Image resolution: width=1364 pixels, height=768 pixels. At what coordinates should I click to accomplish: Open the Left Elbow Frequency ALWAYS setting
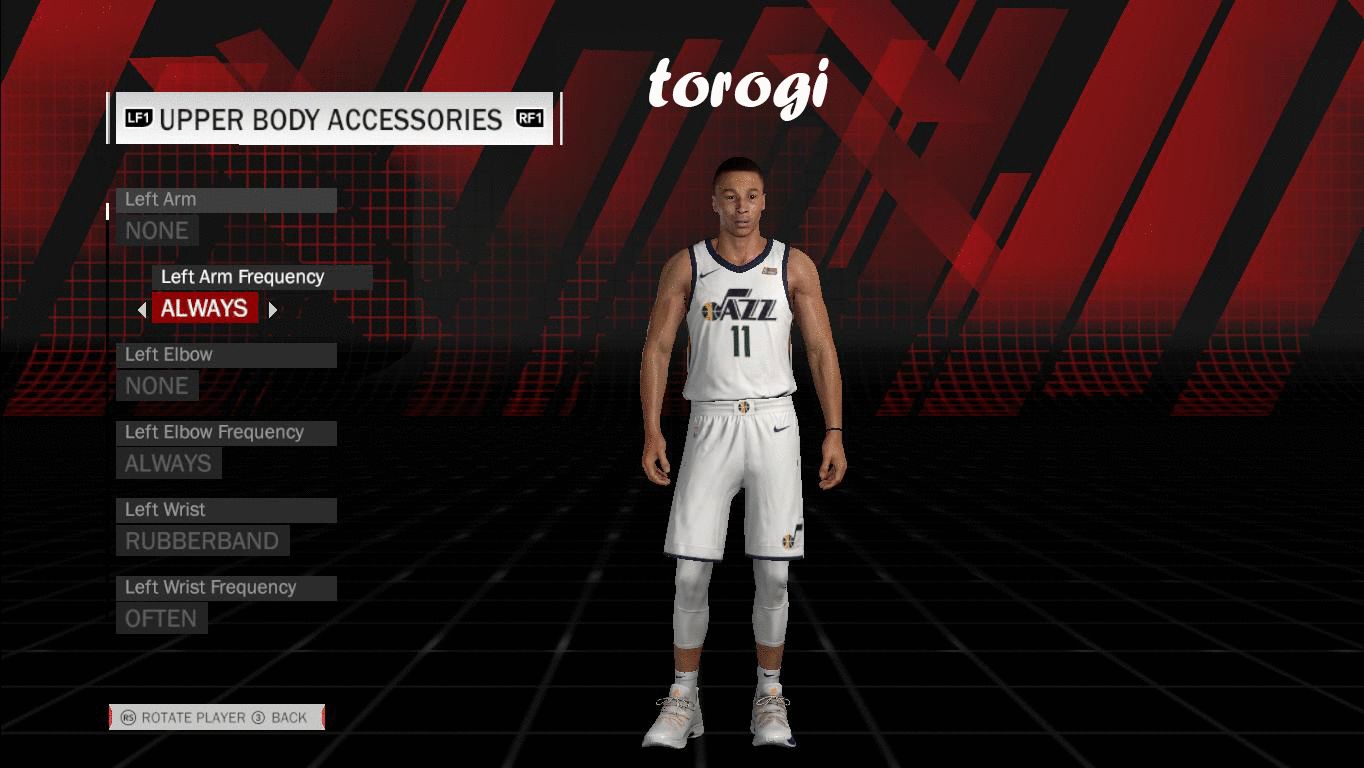pyautogui.click(x=168, y=464)
